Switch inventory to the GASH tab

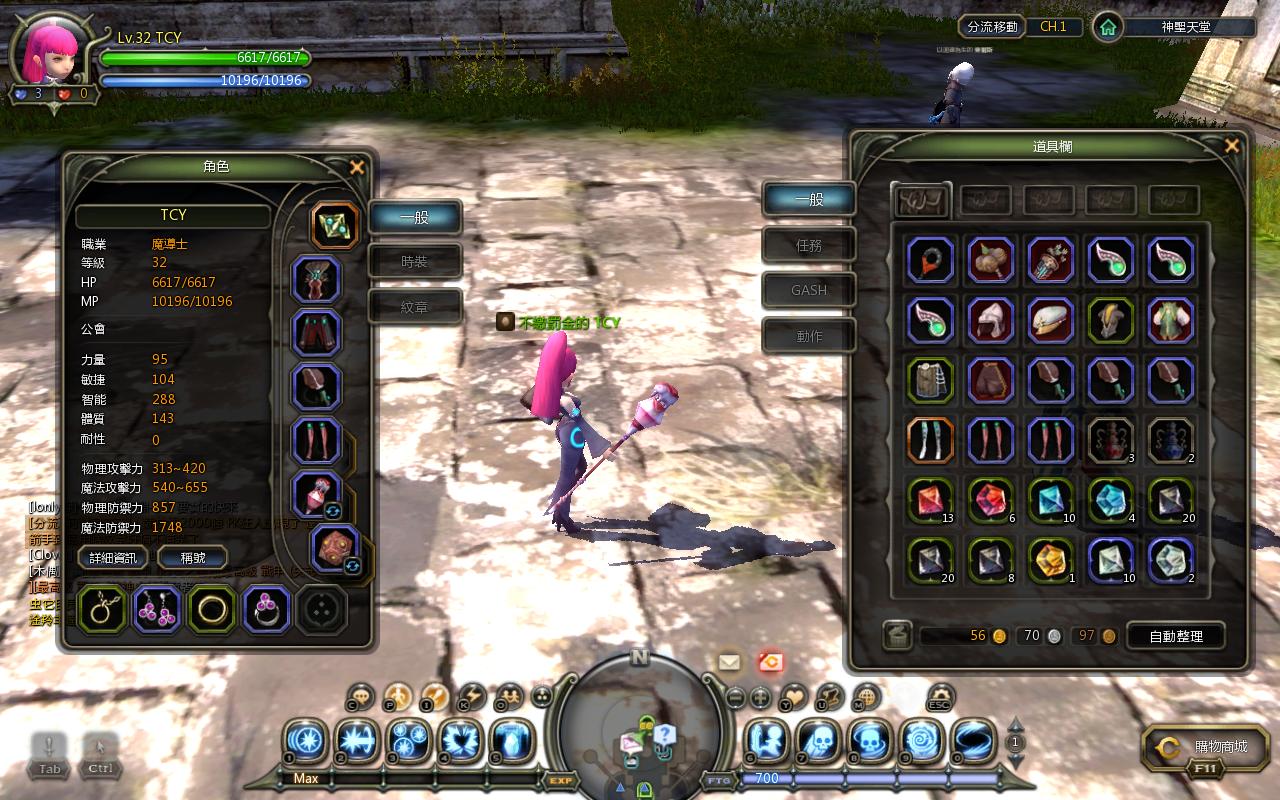click(x=809, y=290)
